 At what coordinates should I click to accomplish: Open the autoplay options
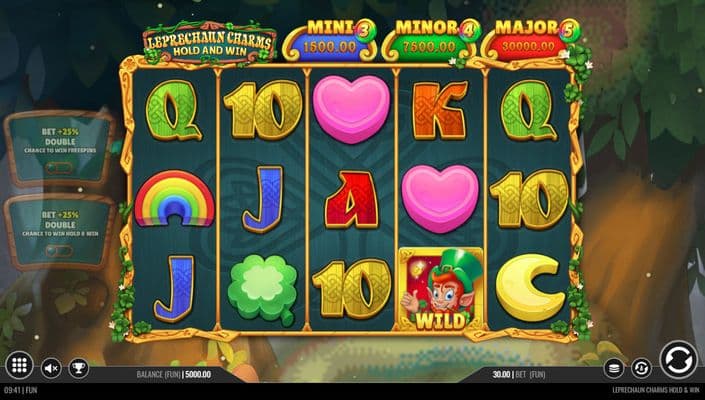[643, 368]
